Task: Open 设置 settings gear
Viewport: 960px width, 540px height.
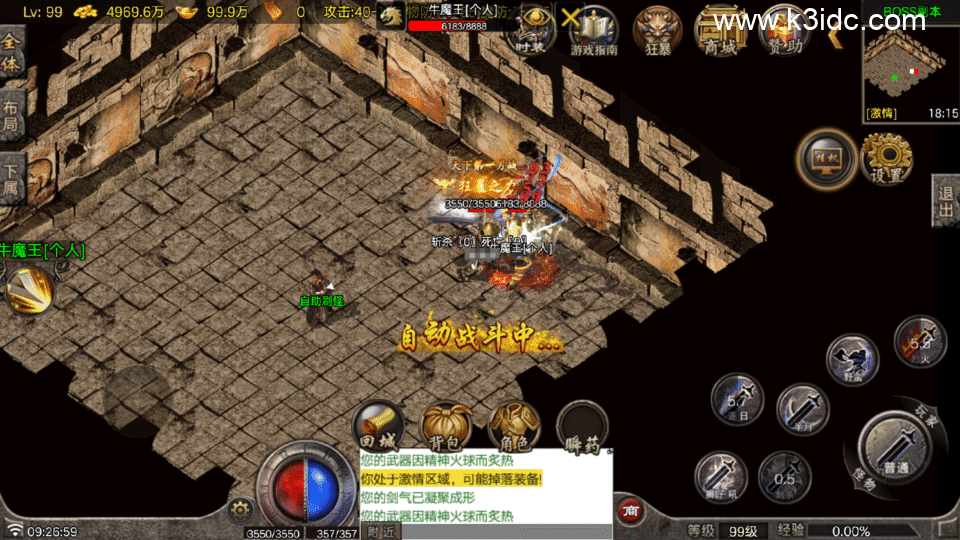Action: click(x=886, y=158)
